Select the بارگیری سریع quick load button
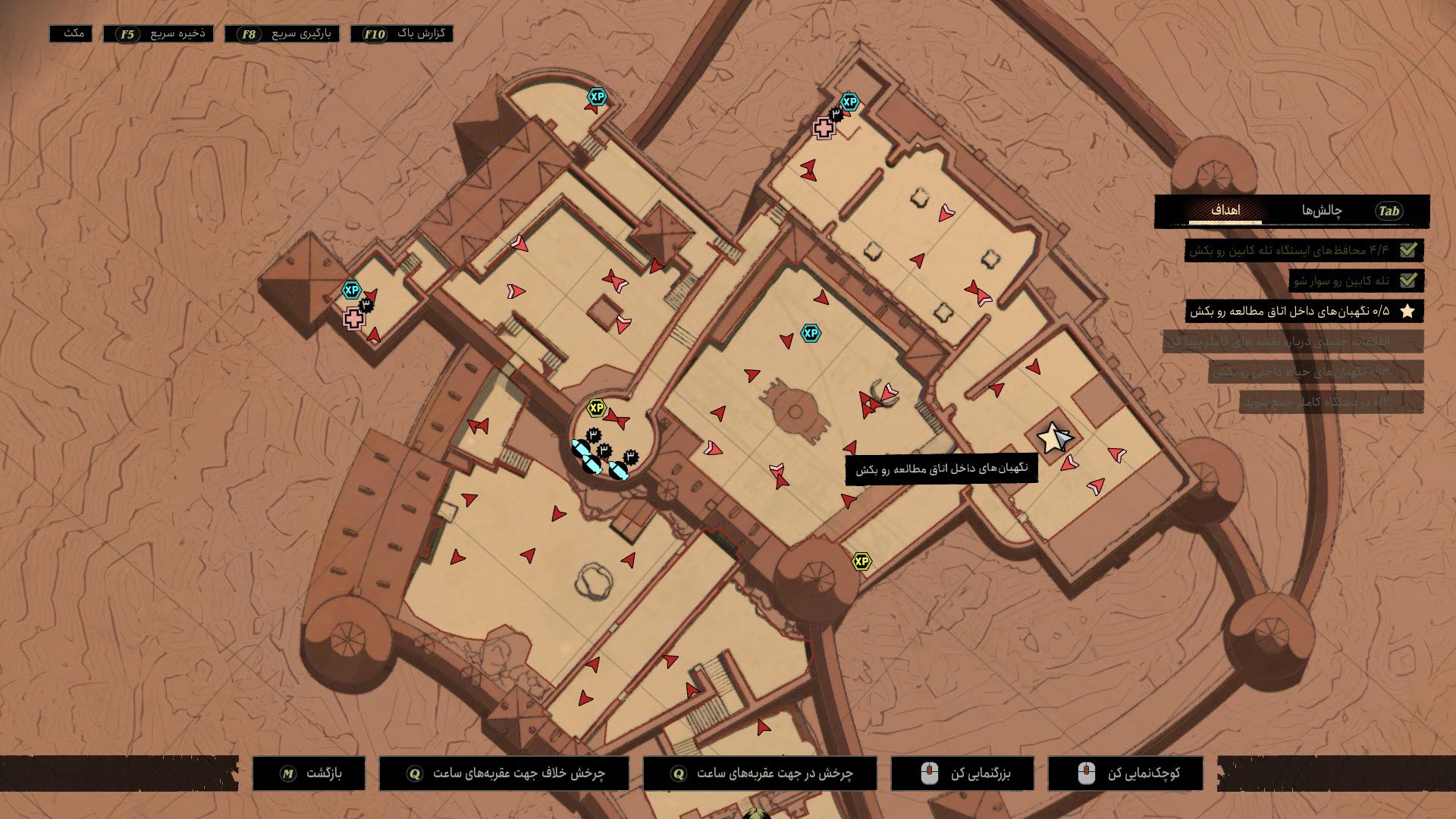This screenshot has height=819, width=1456. point(282,34)
